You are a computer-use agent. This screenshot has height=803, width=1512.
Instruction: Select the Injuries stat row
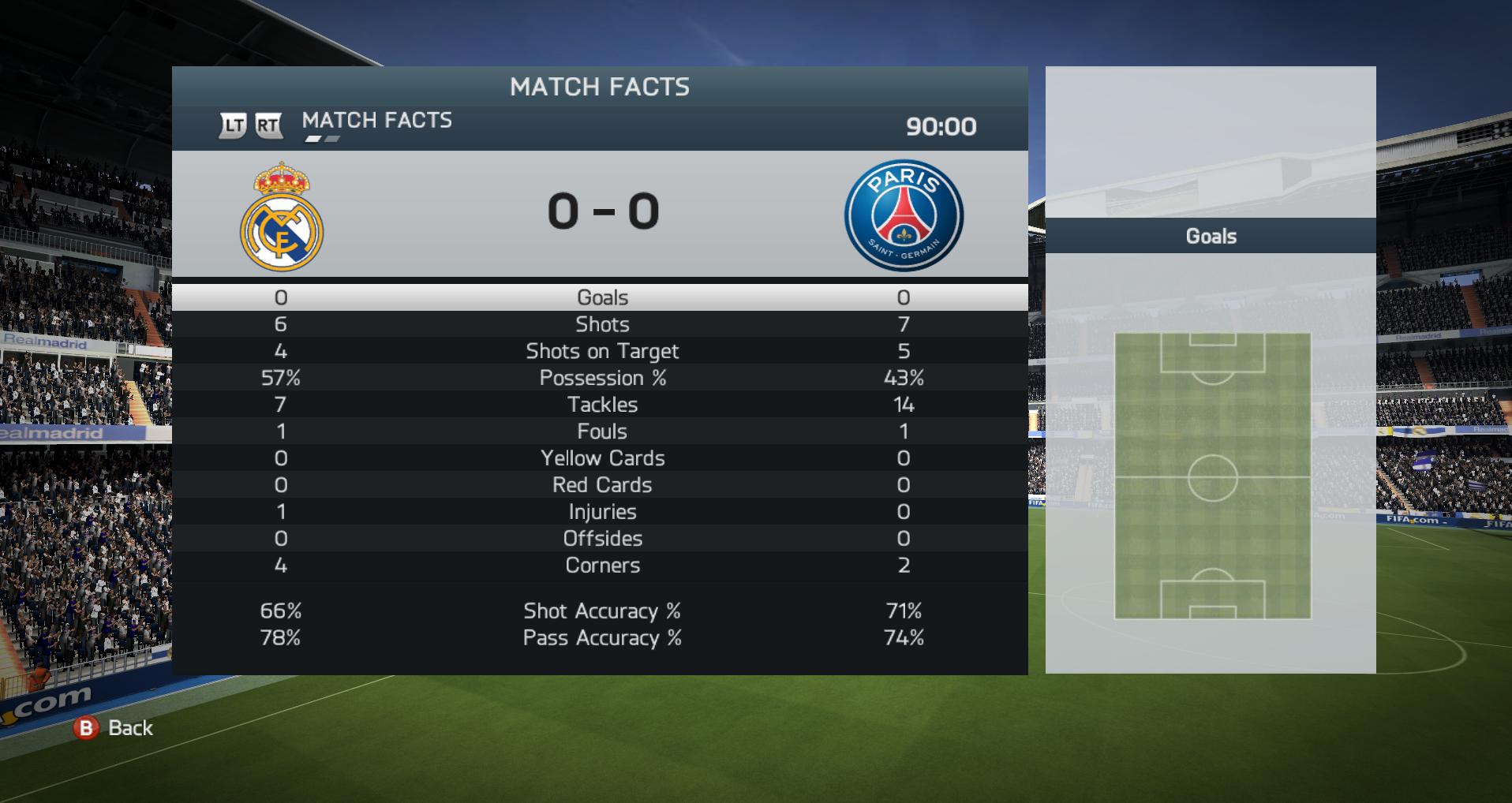click(x=601, y=512)
